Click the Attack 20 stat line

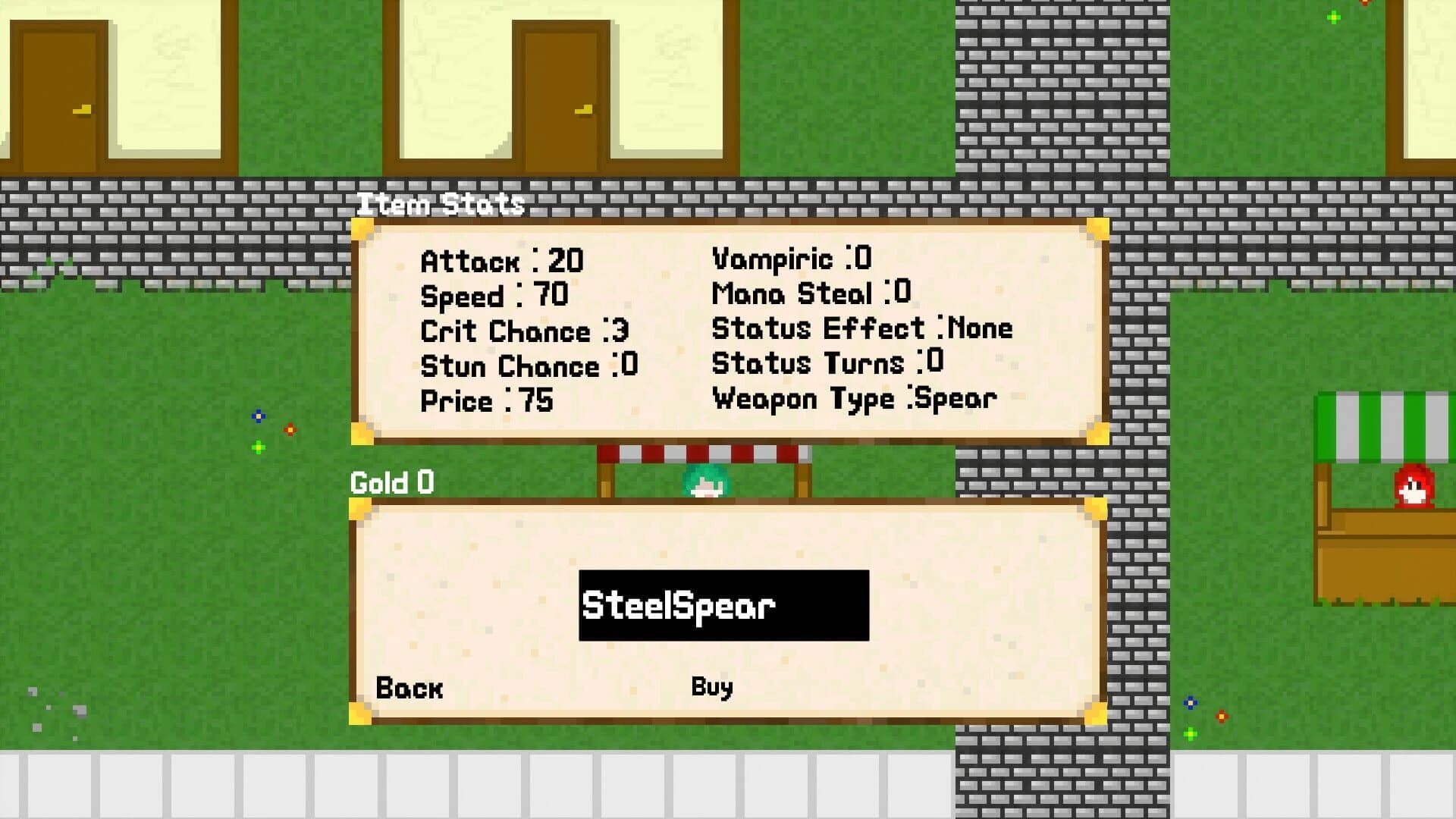500,262
